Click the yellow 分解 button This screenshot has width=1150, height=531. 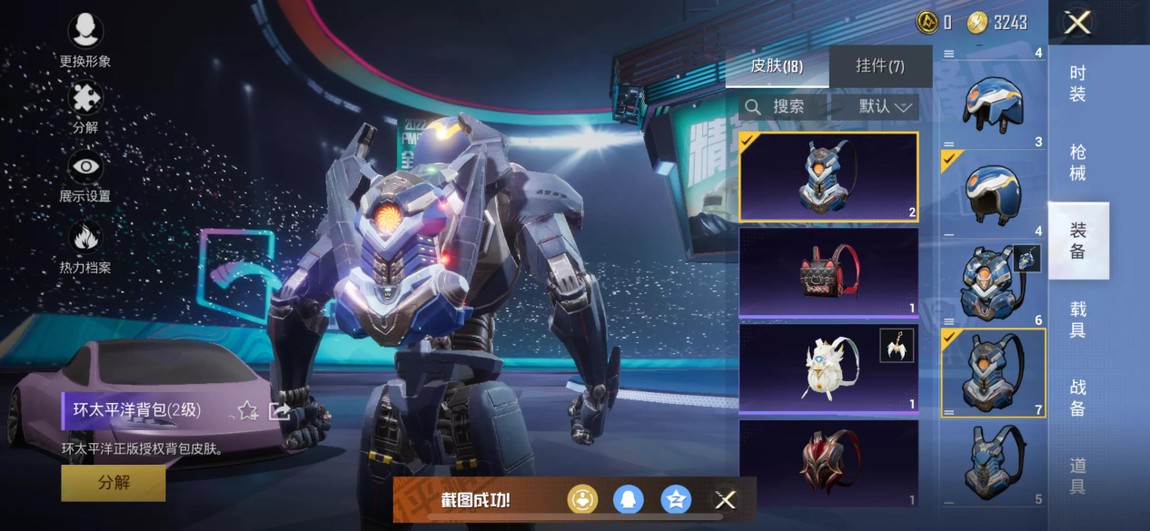[113, 482]
